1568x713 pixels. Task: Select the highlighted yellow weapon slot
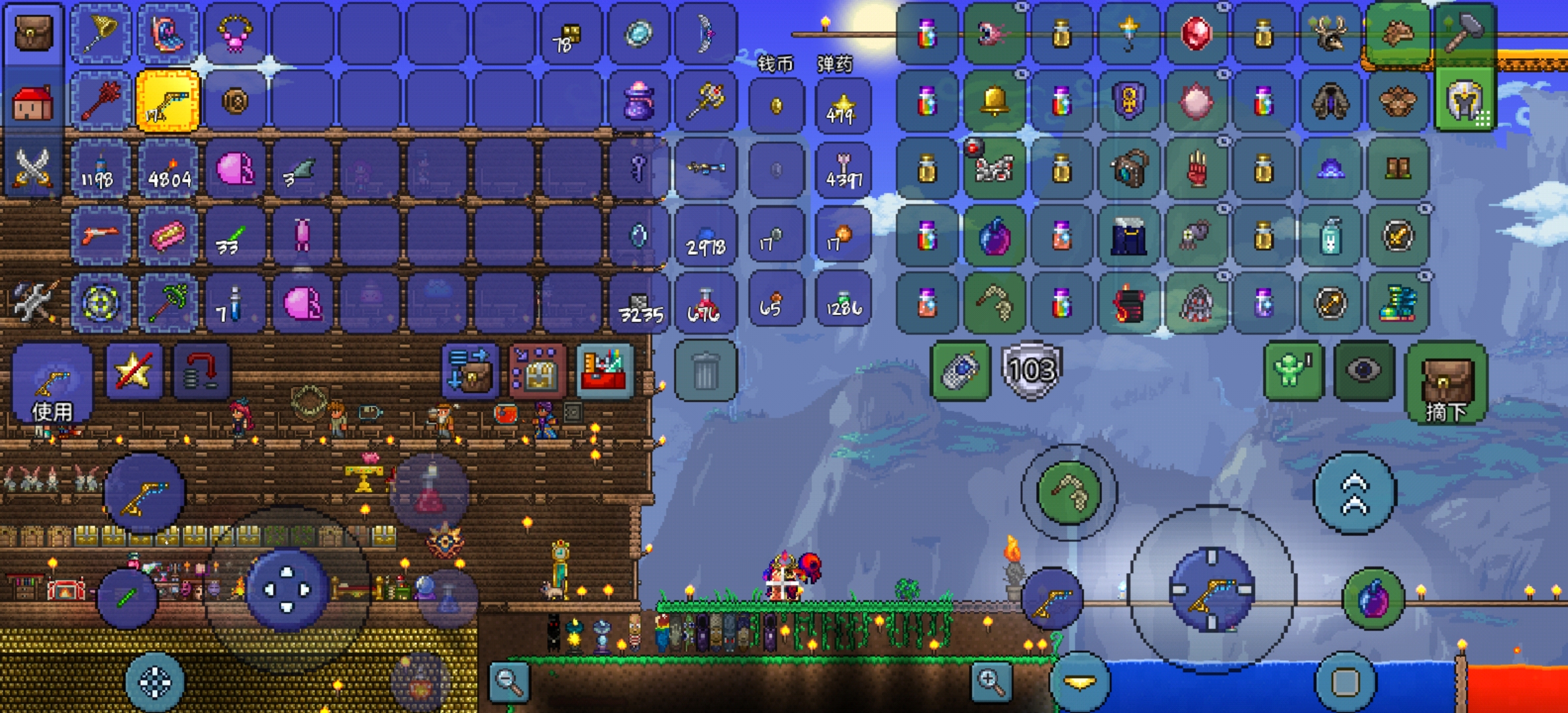pyautogui.click(x=168, y=102)
